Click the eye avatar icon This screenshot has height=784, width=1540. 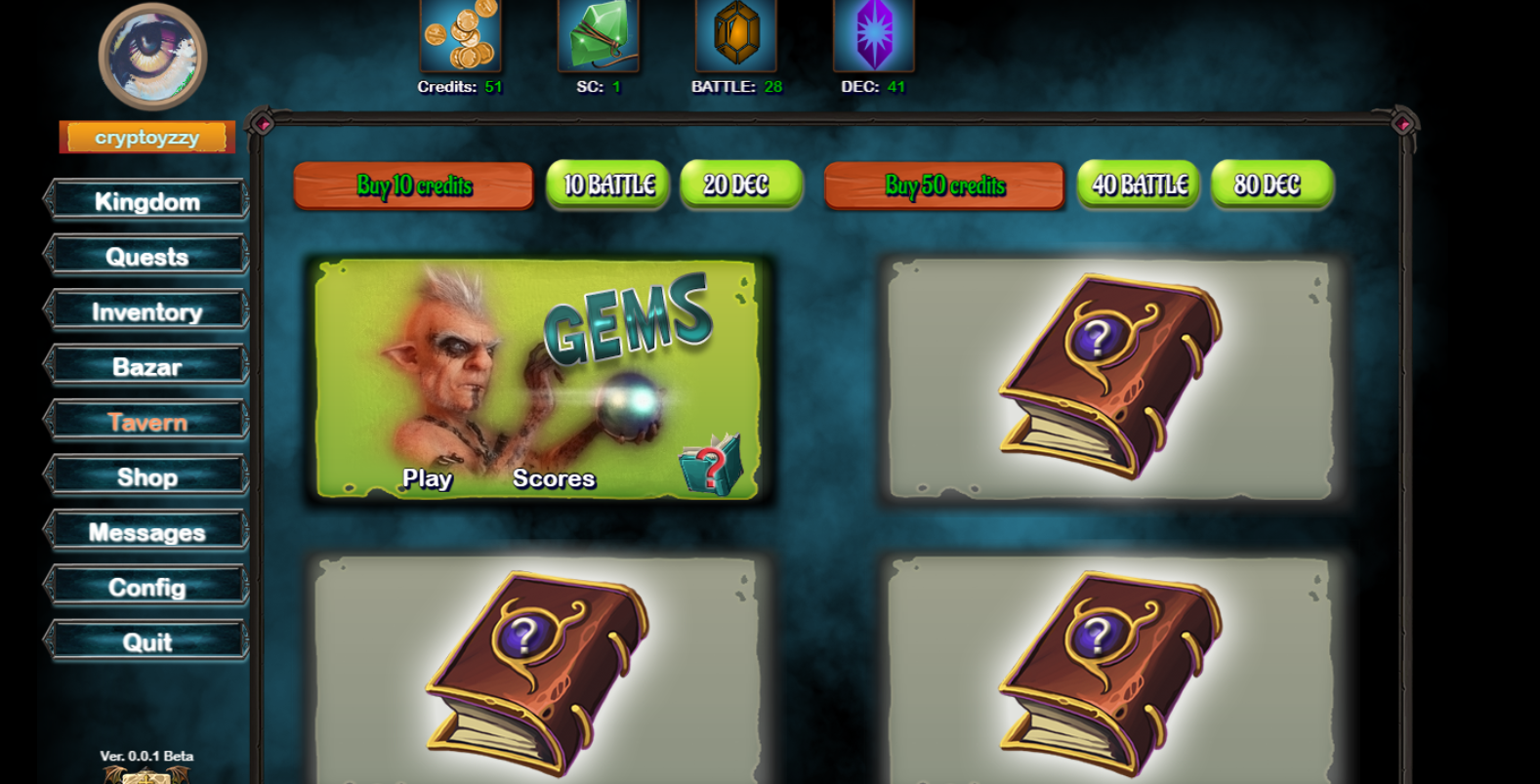click(151, 57)
